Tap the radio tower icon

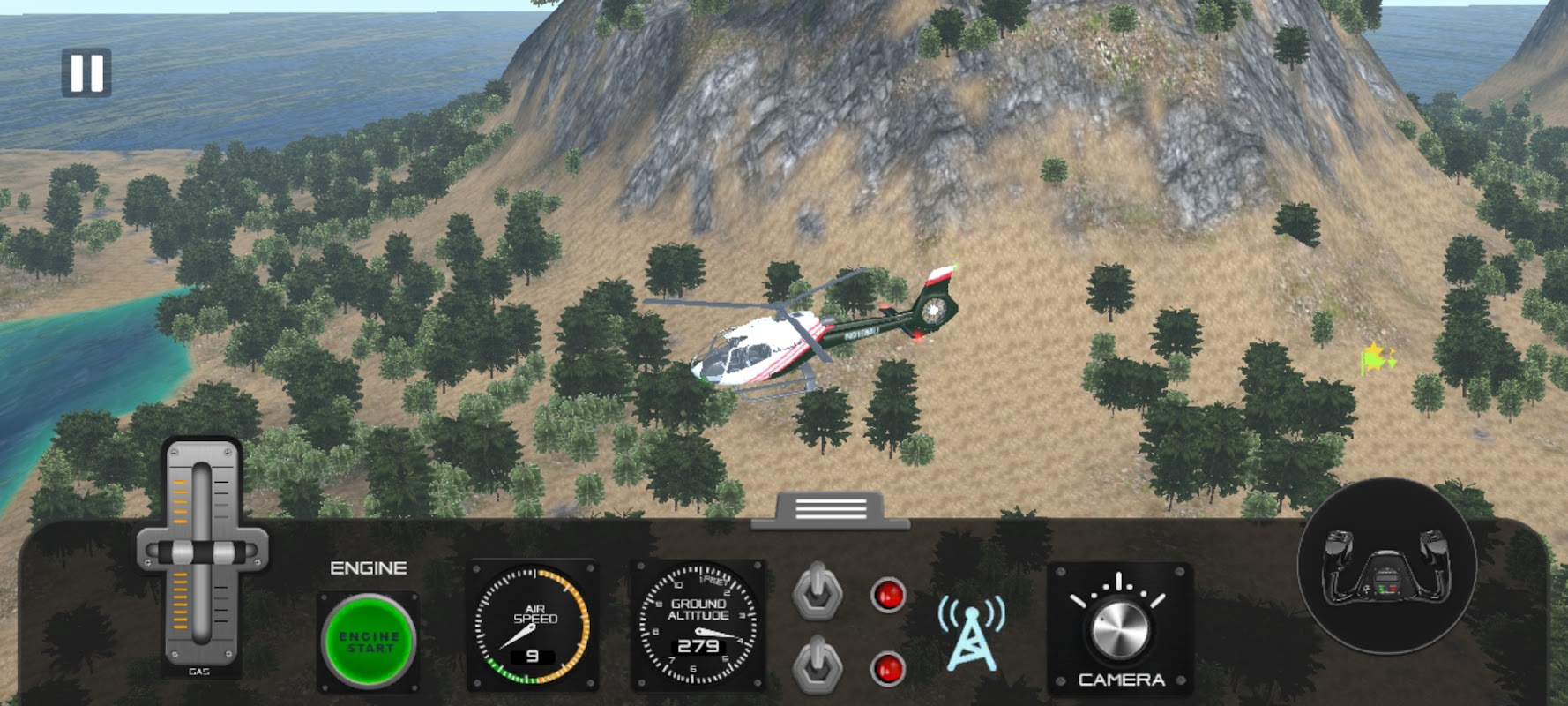click(970, 632)
